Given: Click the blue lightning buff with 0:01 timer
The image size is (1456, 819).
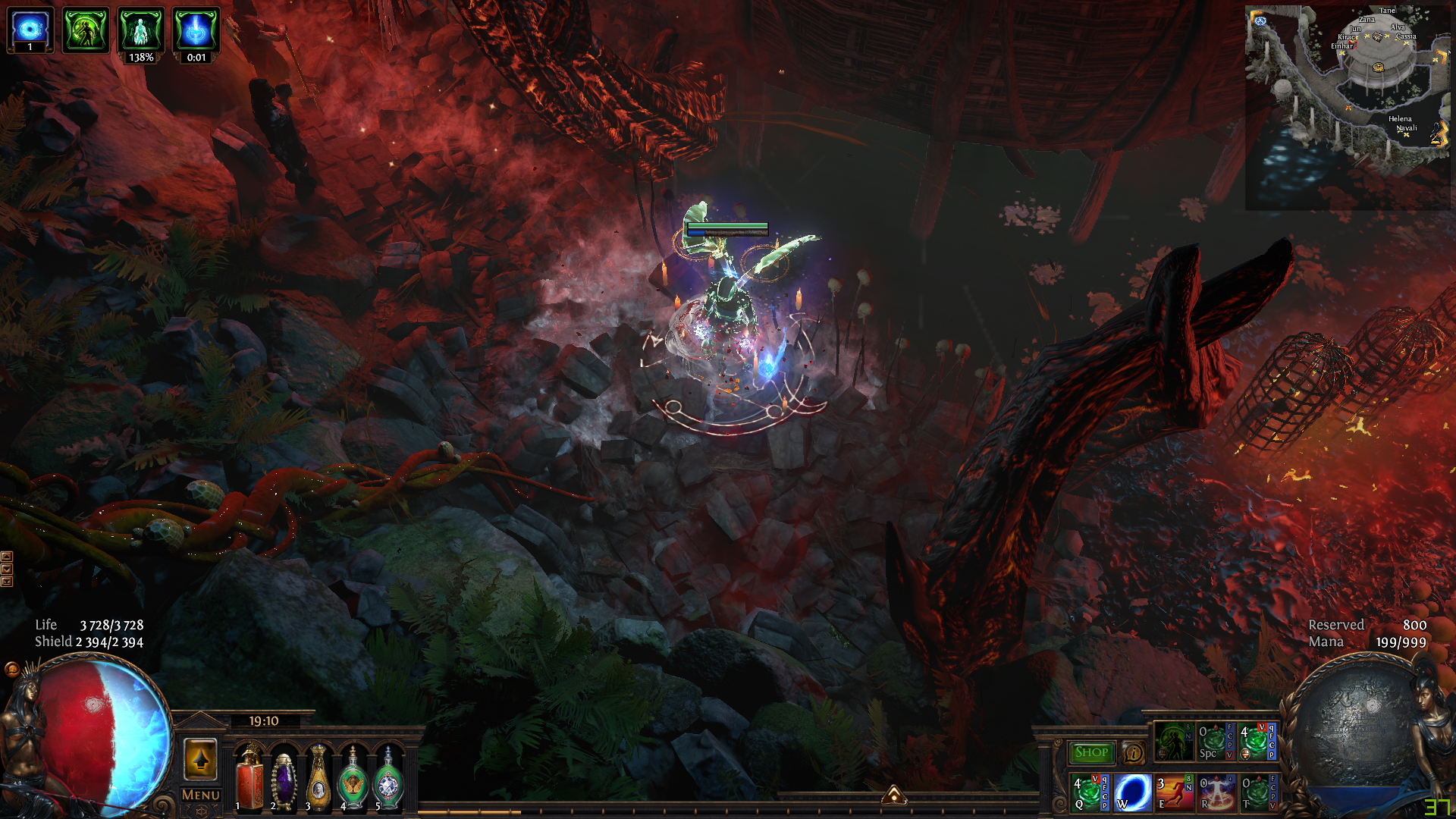Looking at the screenshot, I should coord(196,30).
